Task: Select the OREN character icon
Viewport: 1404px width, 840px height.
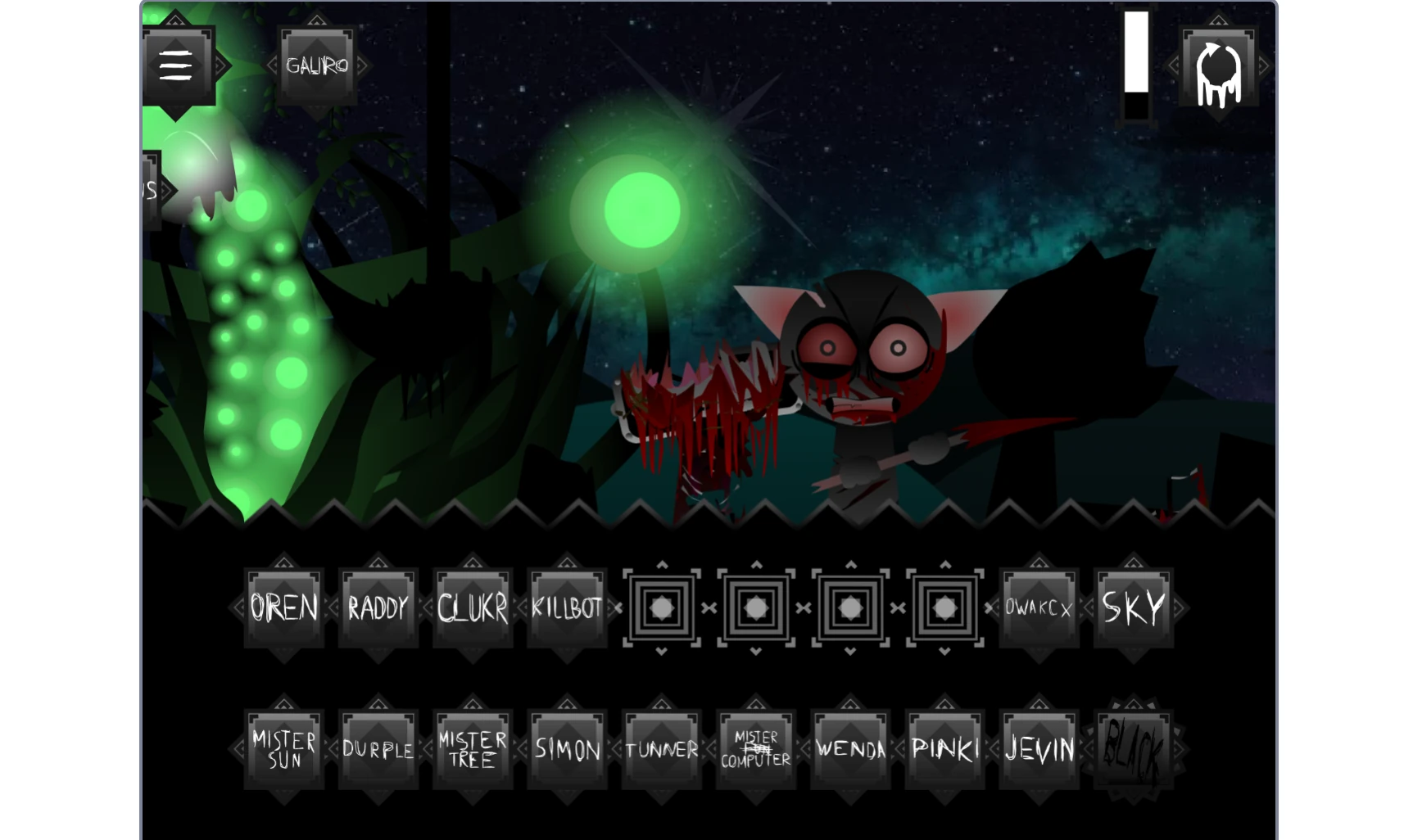Action: pos(283,607)
